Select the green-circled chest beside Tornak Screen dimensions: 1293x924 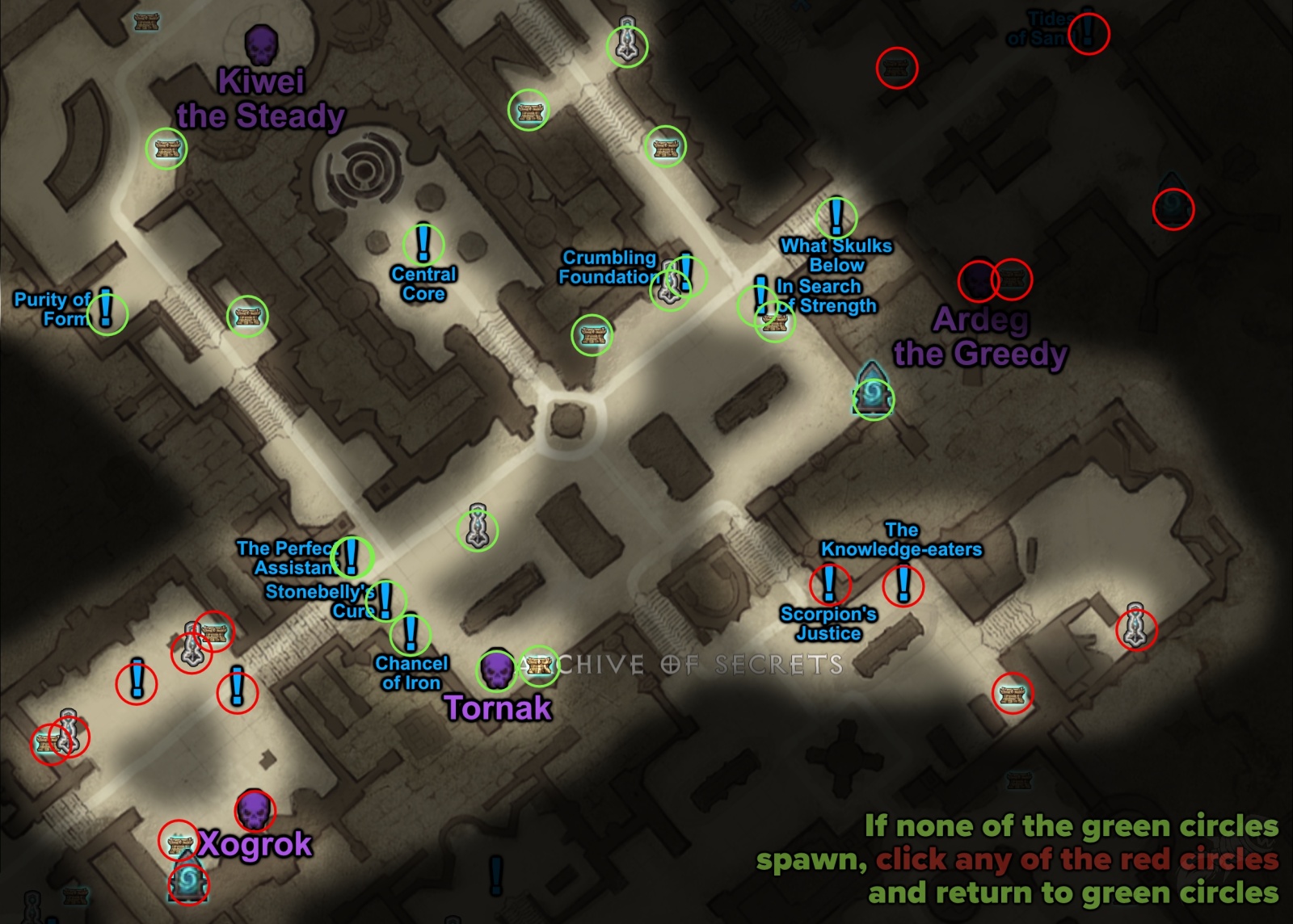(540, 667)
